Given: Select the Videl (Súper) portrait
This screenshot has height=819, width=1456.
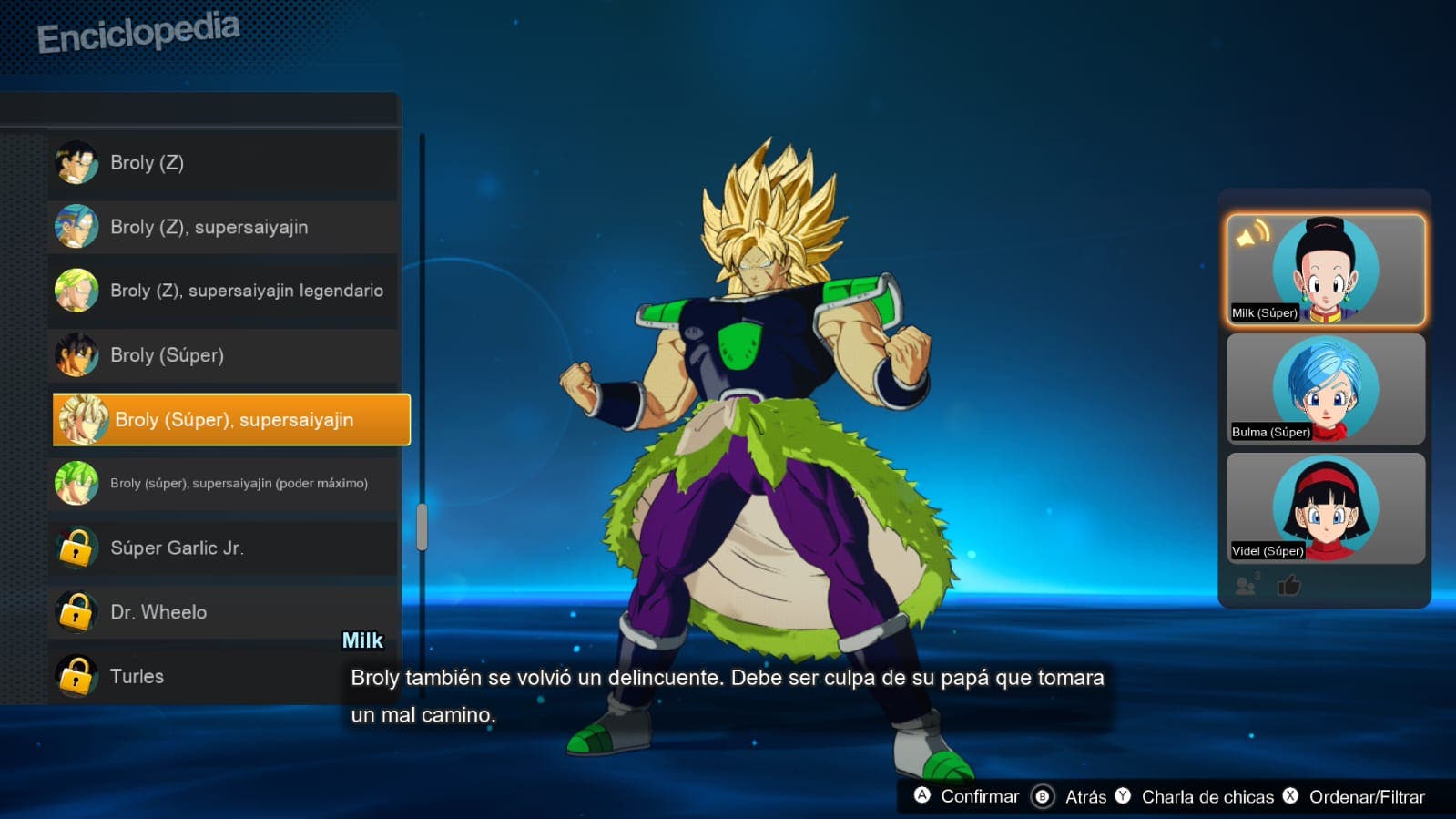Looking at the screenshot, I should coord(1325,507).
